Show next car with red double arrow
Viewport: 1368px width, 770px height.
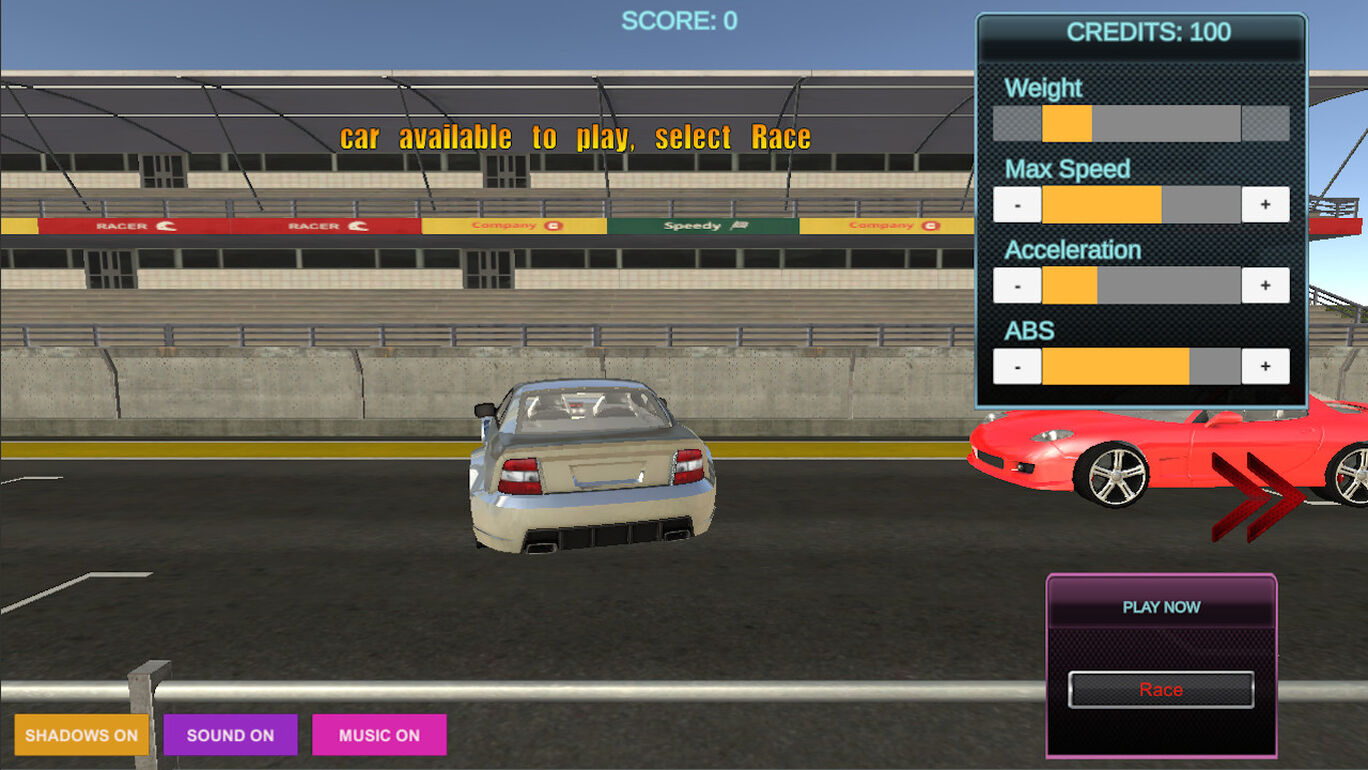(x=1257, y=497)
